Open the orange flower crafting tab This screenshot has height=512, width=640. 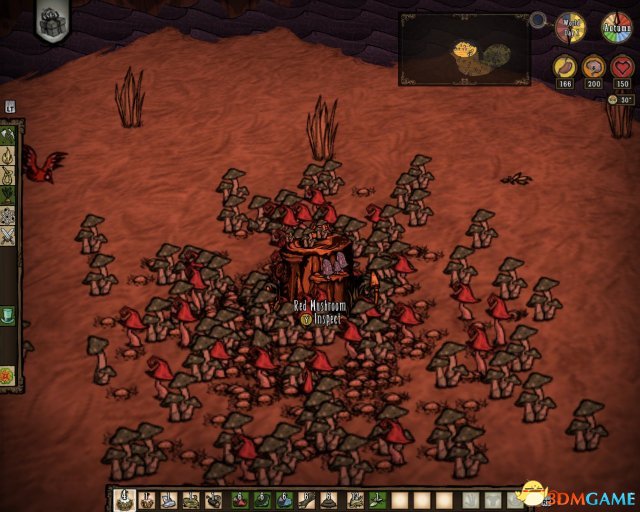[x=9, y=376]
